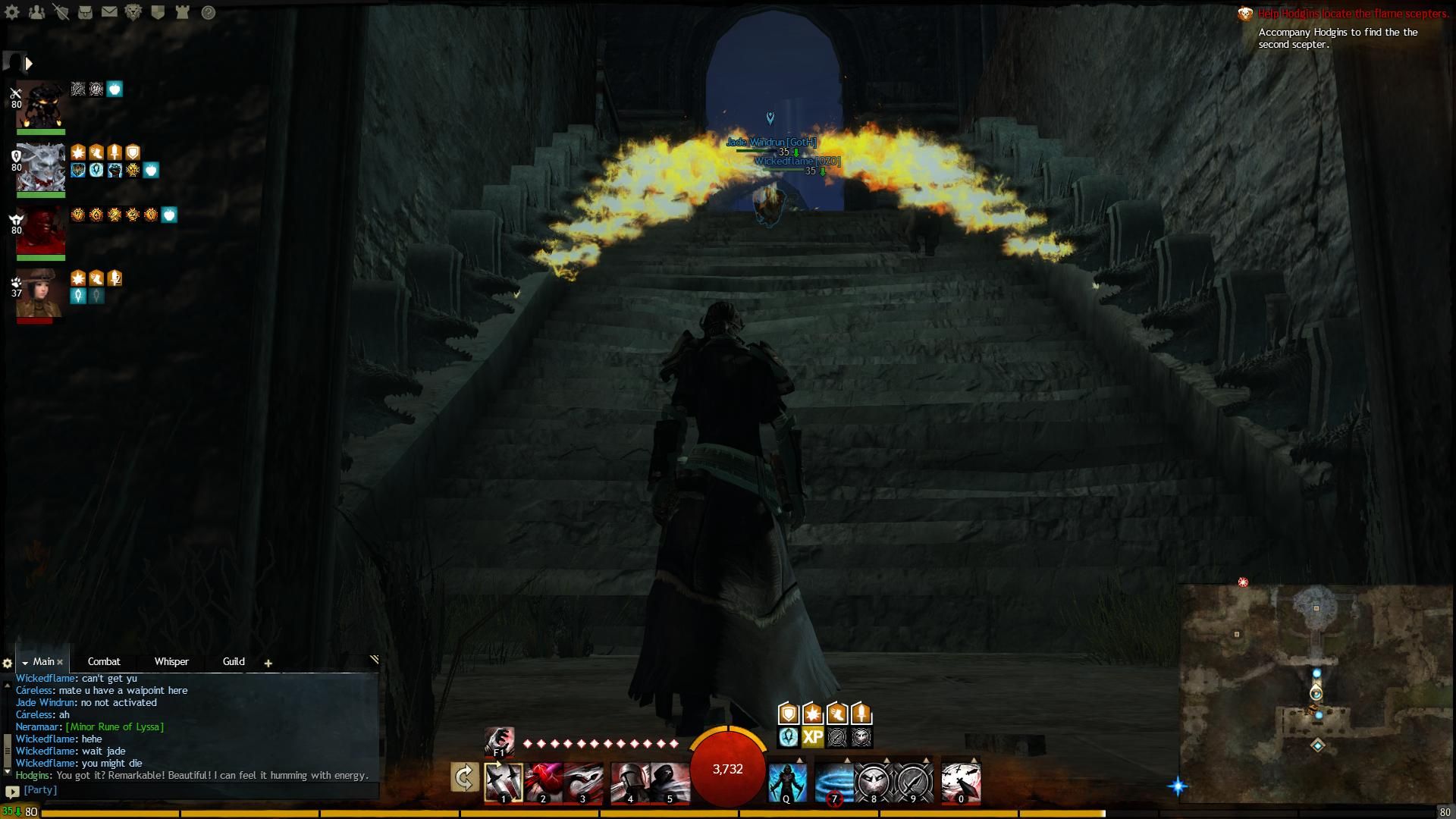The height and width of the screenshot is (819, 1456).
Task: Open the hero panel sword-and-shield icon
Action: tap(61, 12)
